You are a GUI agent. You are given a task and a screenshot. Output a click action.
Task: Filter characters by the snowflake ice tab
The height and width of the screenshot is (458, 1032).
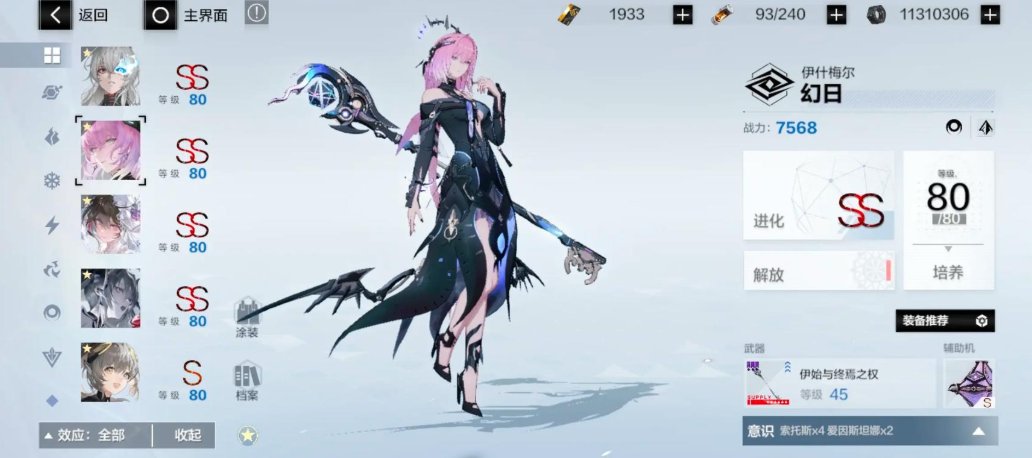coord(51,181)
